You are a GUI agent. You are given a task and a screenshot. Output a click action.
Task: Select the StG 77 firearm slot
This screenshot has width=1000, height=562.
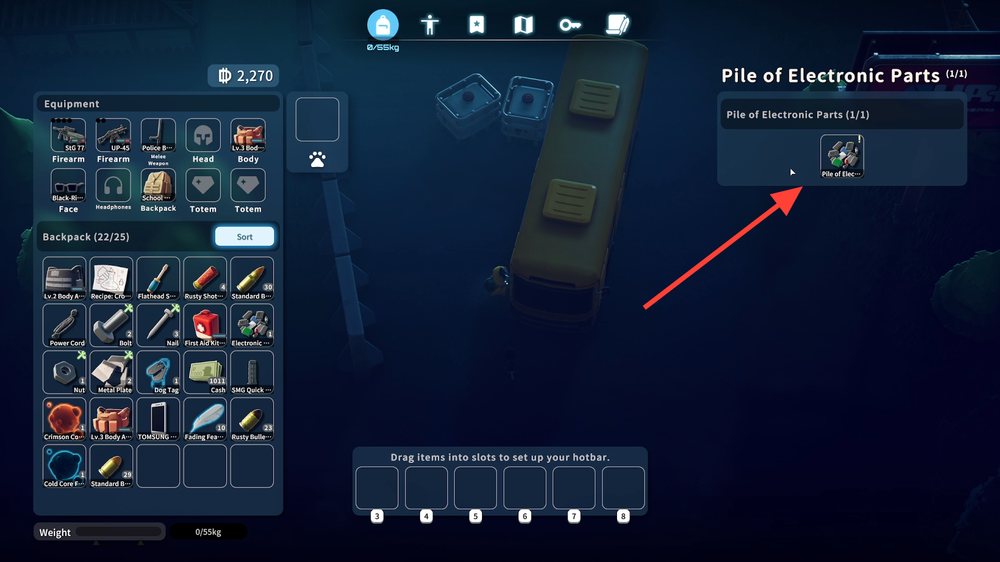(68, 137)
